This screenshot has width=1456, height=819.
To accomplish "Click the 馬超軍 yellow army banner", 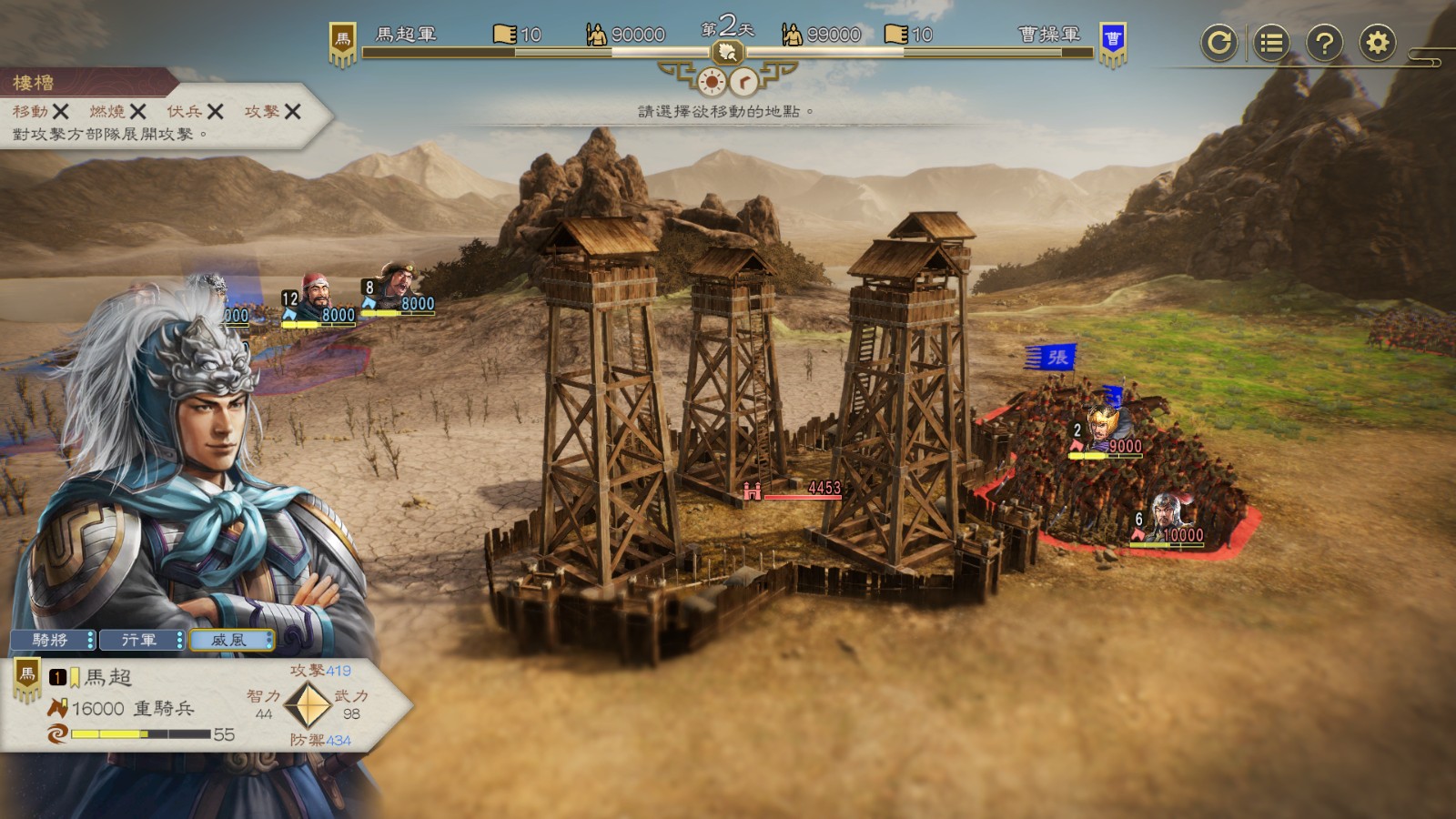I will click(342, 43).
